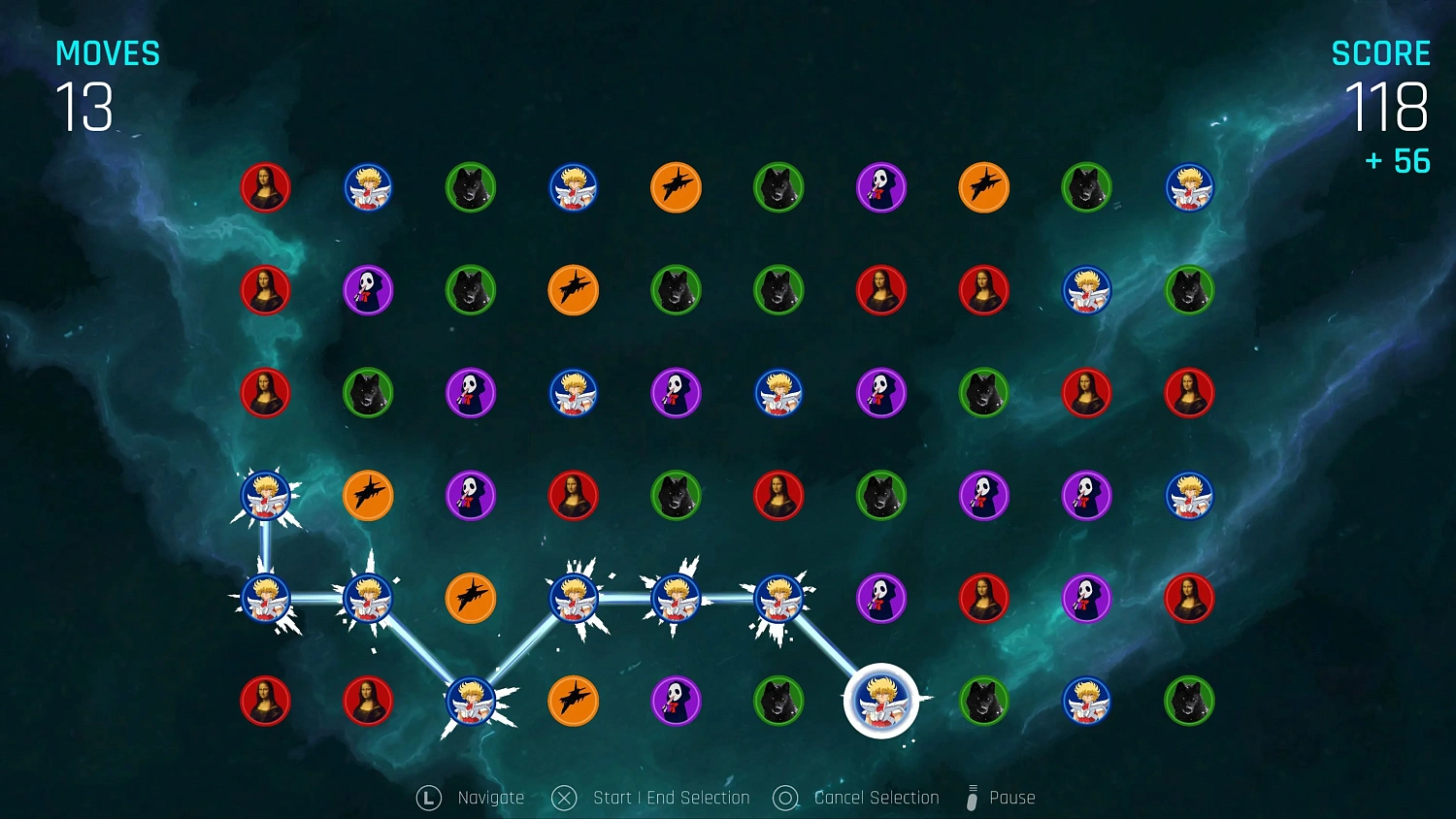Select a black wolf token in the top row
Image resolution: width=1456 pixels, height=819 pixels.
point(471,188)
